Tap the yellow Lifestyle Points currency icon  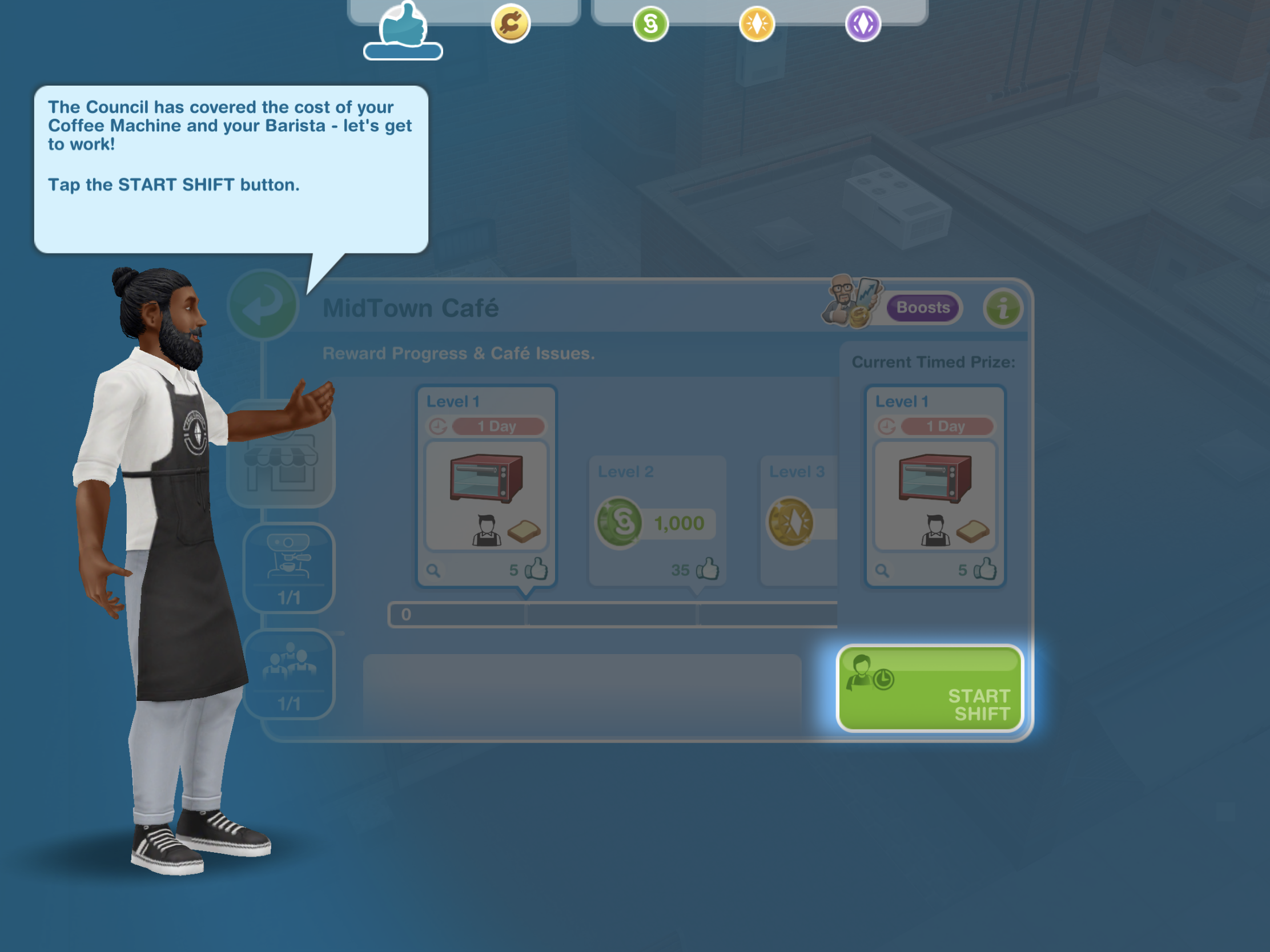click(x=757, y=24)
